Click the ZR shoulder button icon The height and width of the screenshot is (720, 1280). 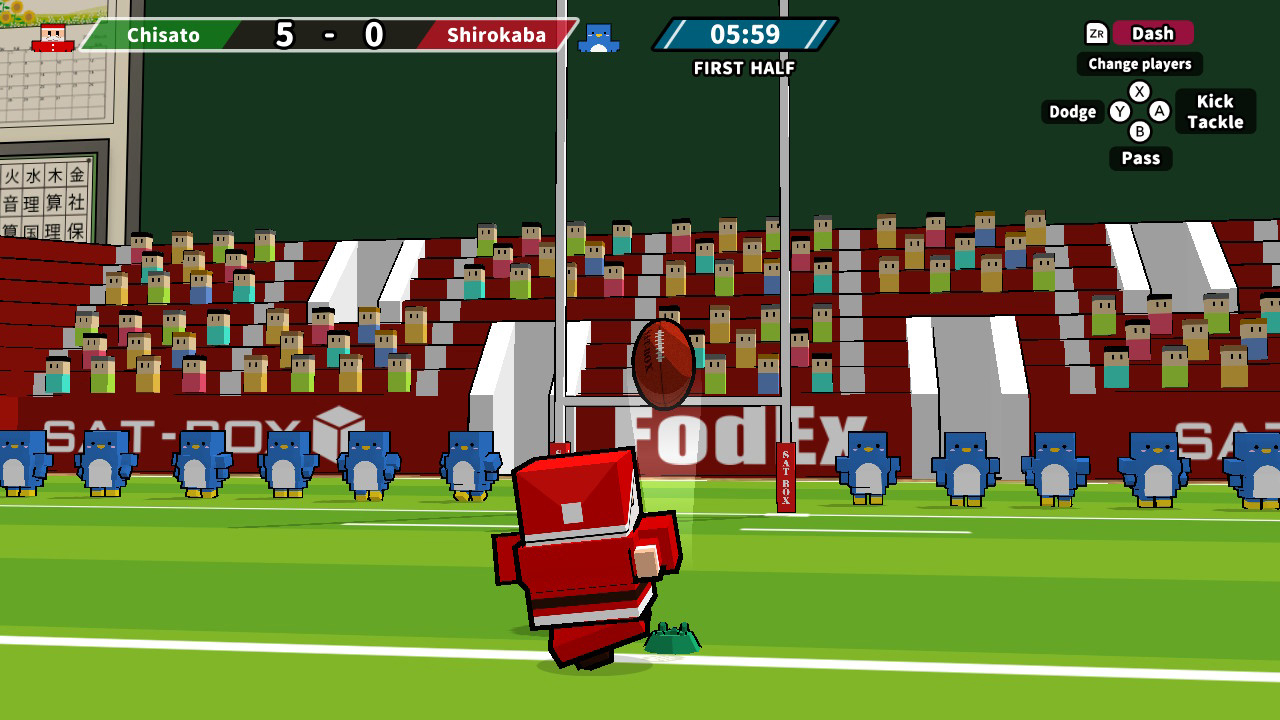(x=1097, y=33)
